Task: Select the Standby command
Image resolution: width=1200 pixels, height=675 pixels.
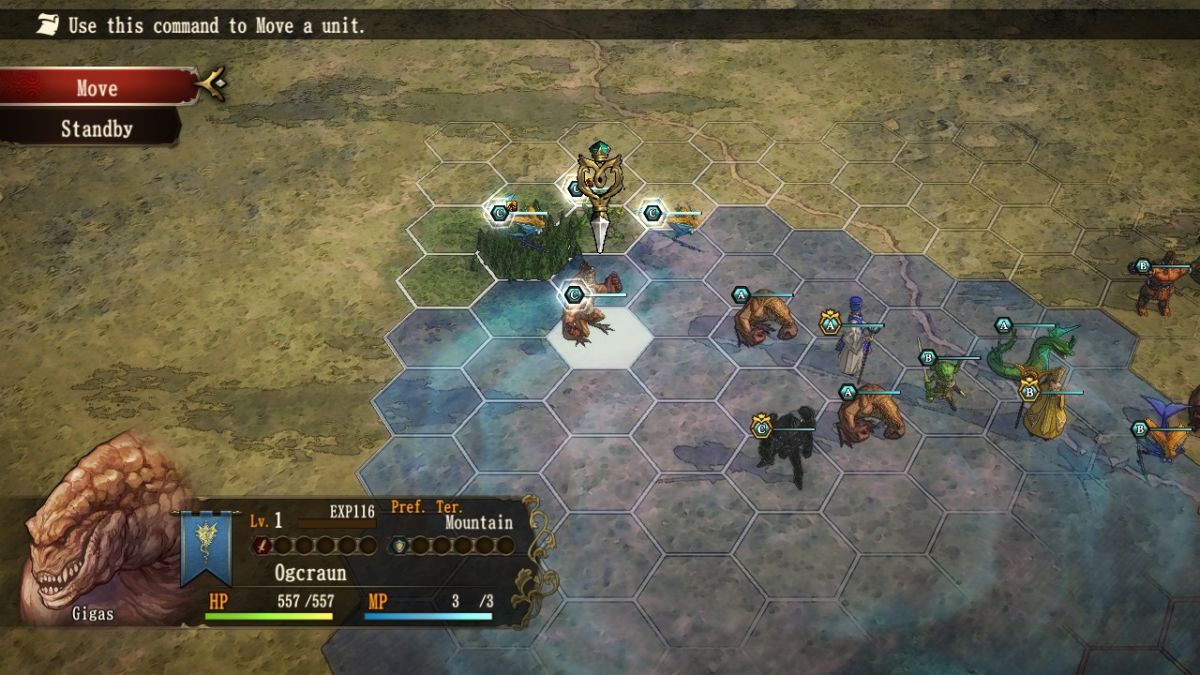Action: tap(96, 129)
